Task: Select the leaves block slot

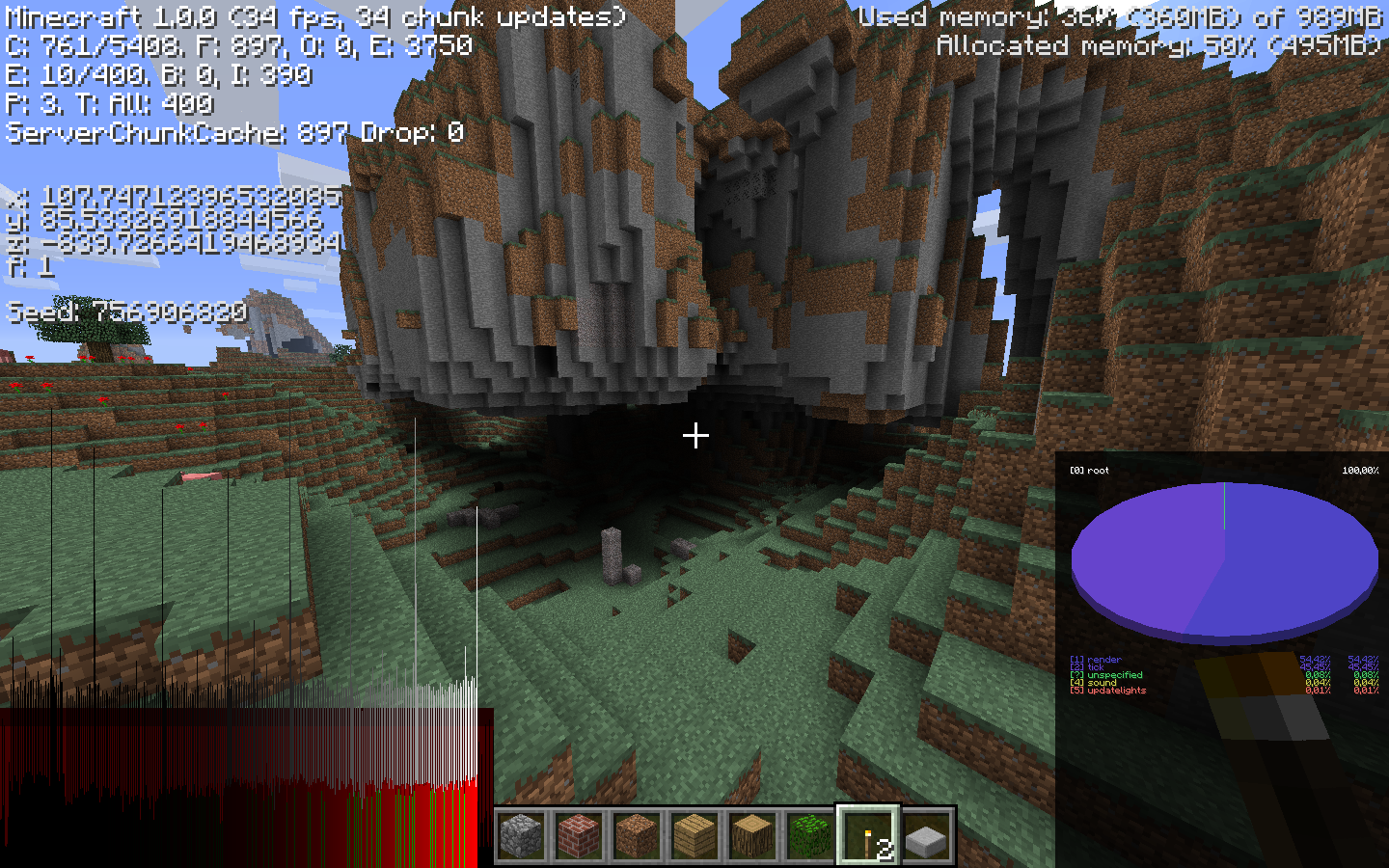Action: [810, 835]
